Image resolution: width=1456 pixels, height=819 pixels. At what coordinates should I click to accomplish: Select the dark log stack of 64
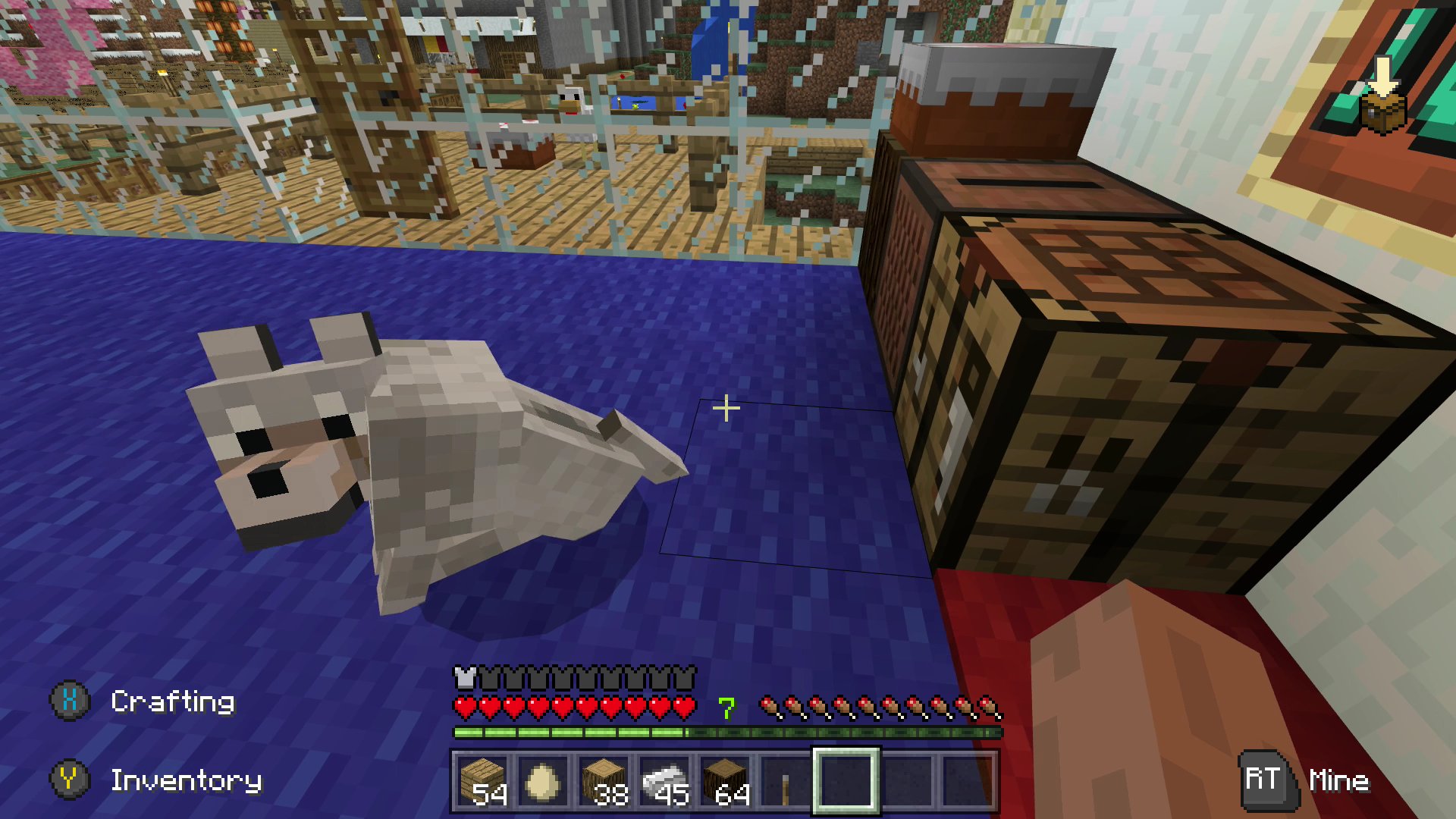pyautogui.click(x=725, y=781)
